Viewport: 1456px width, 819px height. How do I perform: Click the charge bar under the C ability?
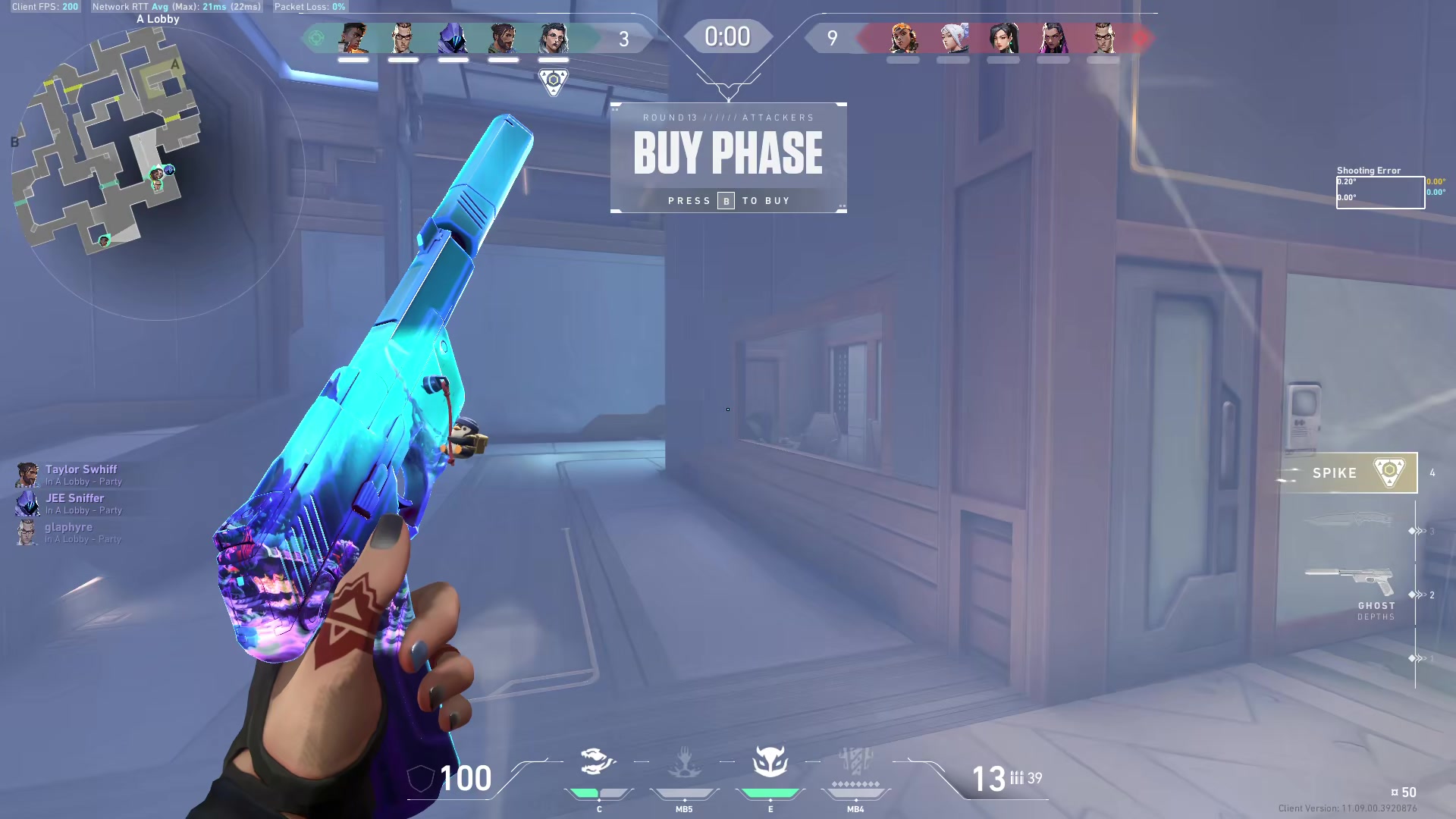[x=598, y=795]
